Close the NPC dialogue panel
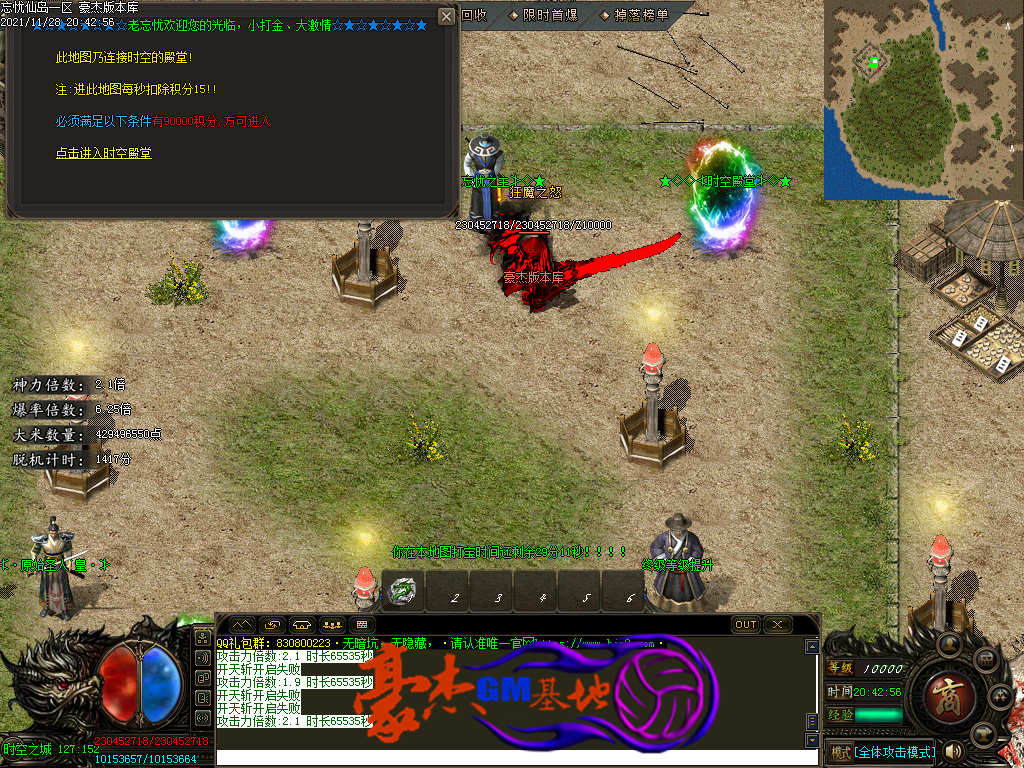Image resolution: width=1024 pixels, height=768 pixels. click(x=446, y=17)
